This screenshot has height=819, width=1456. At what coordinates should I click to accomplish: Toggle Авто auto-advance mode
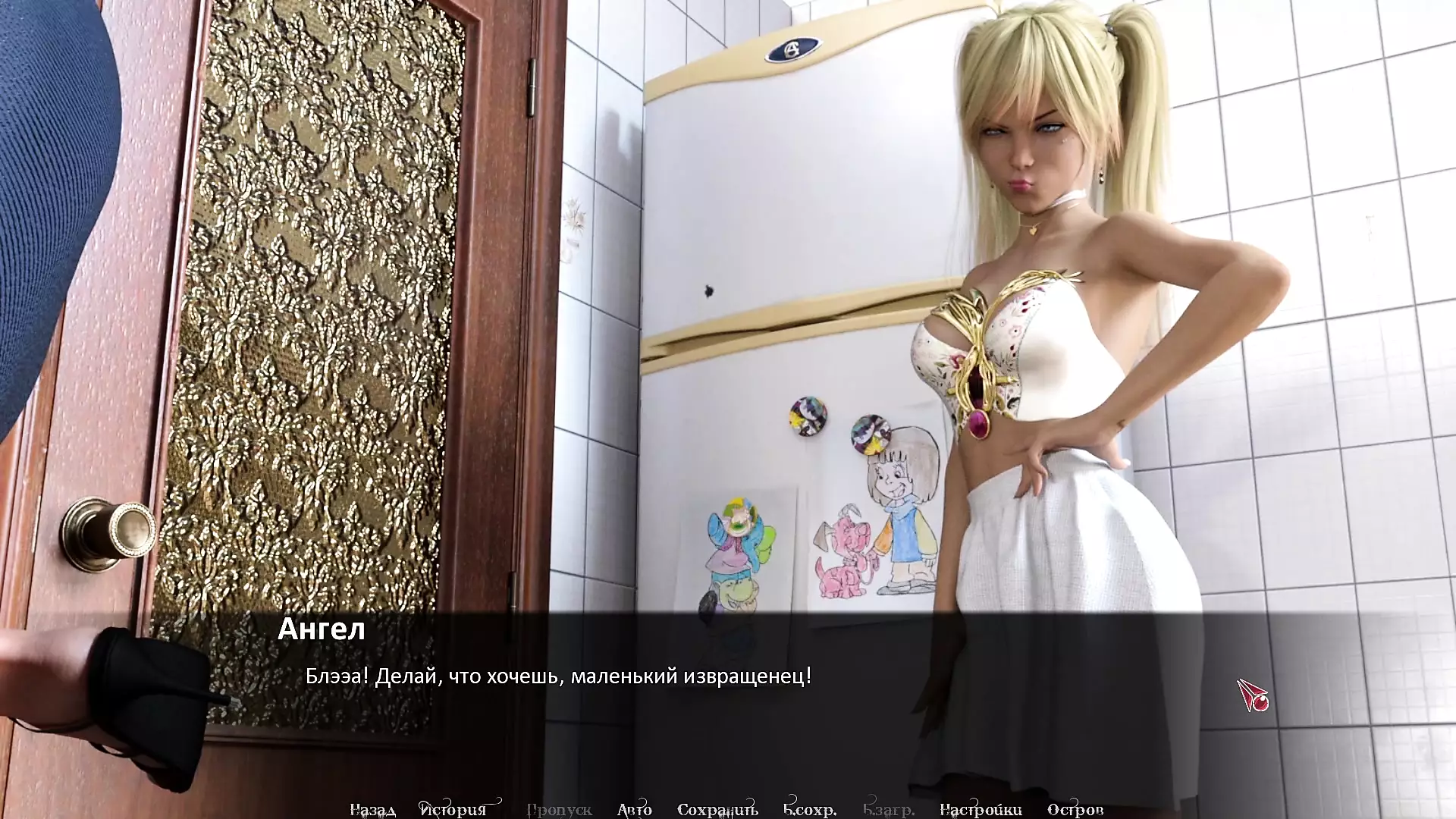point(634,810)
